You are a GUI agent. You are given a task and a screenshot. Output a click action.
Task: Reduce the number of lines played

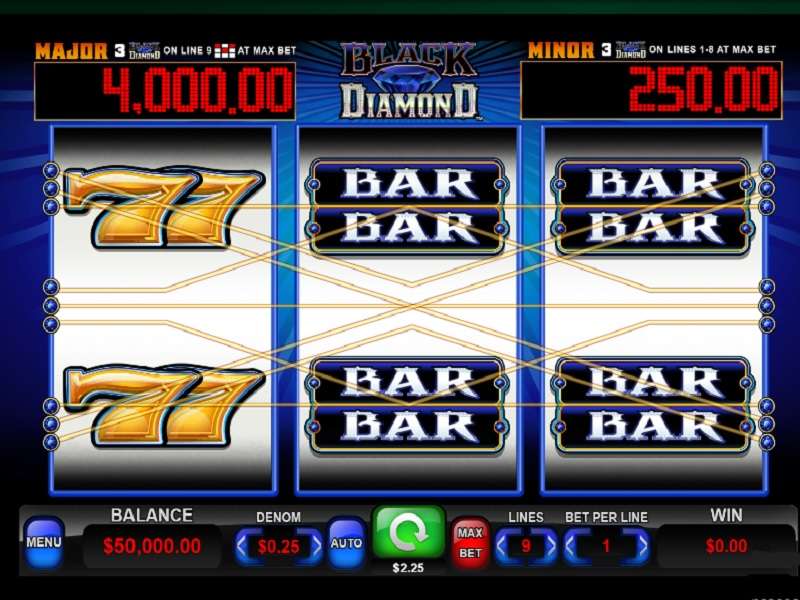[x=503, y=546]
